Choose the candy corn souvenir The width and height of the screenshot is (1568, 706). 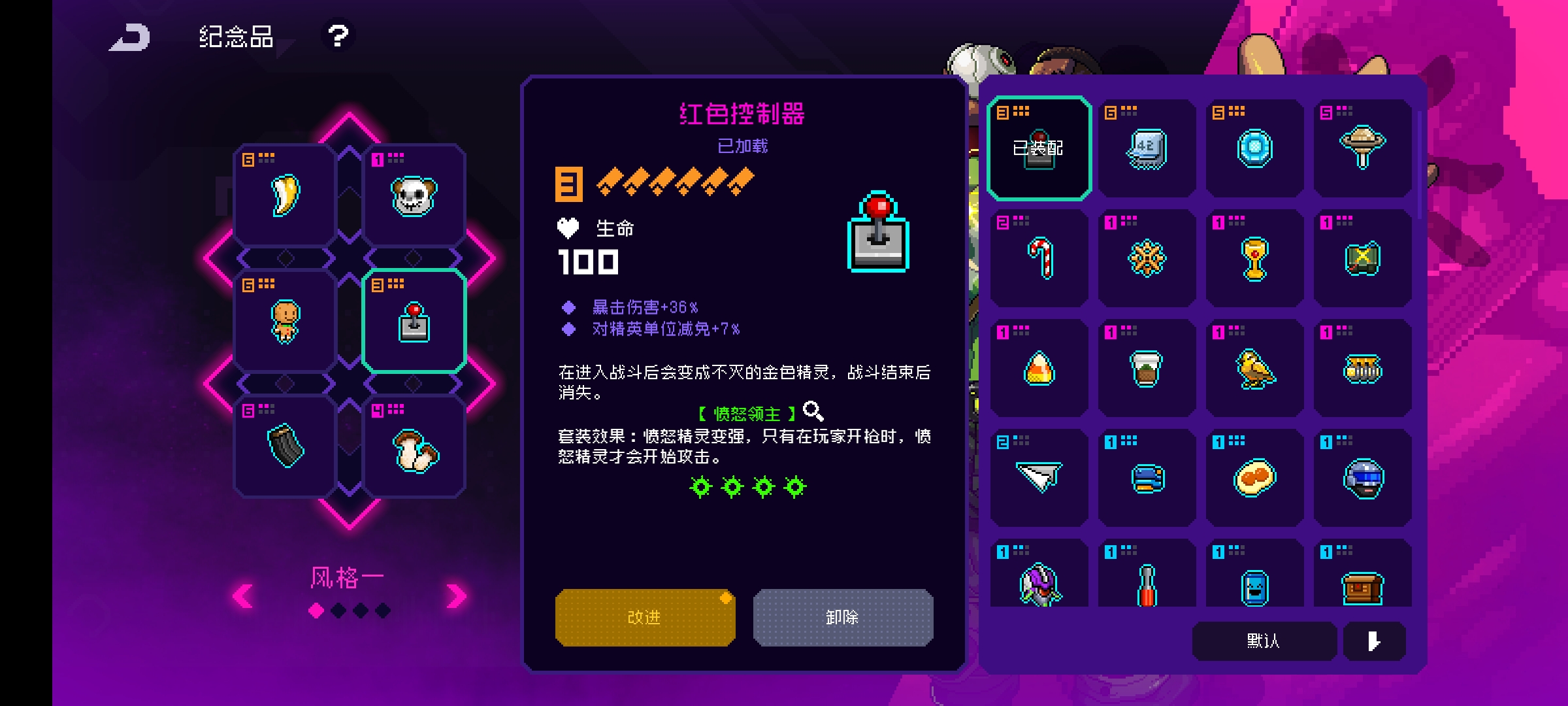pos(1039,368)
